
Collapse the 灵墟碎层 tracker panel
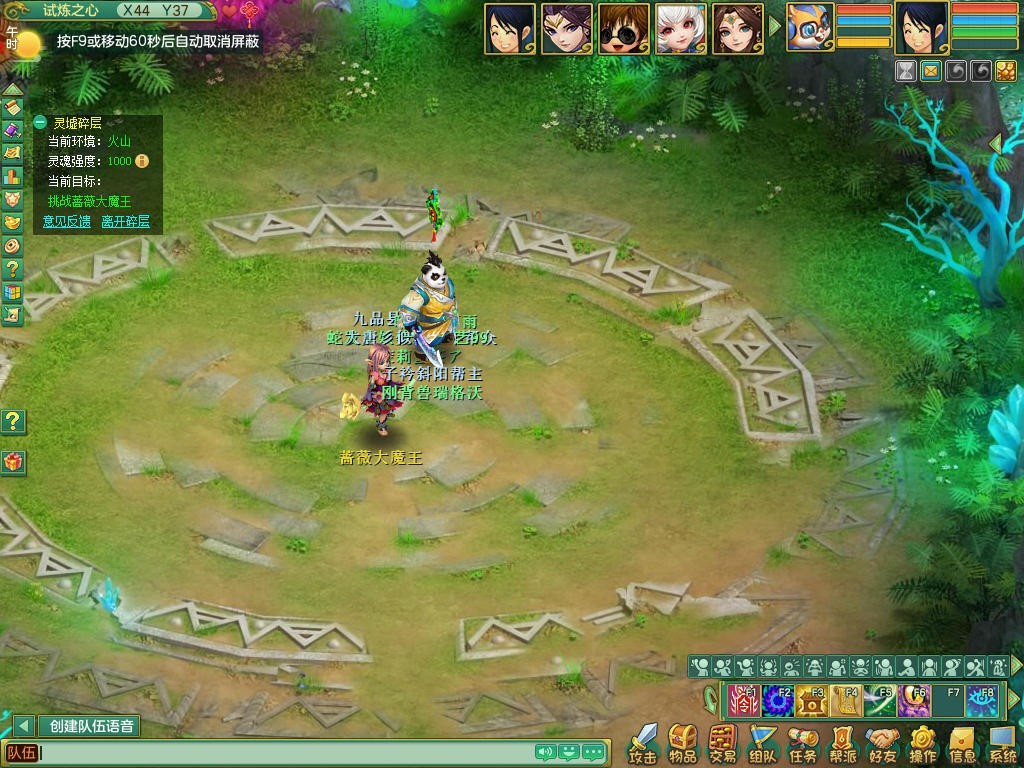(40, 123)
